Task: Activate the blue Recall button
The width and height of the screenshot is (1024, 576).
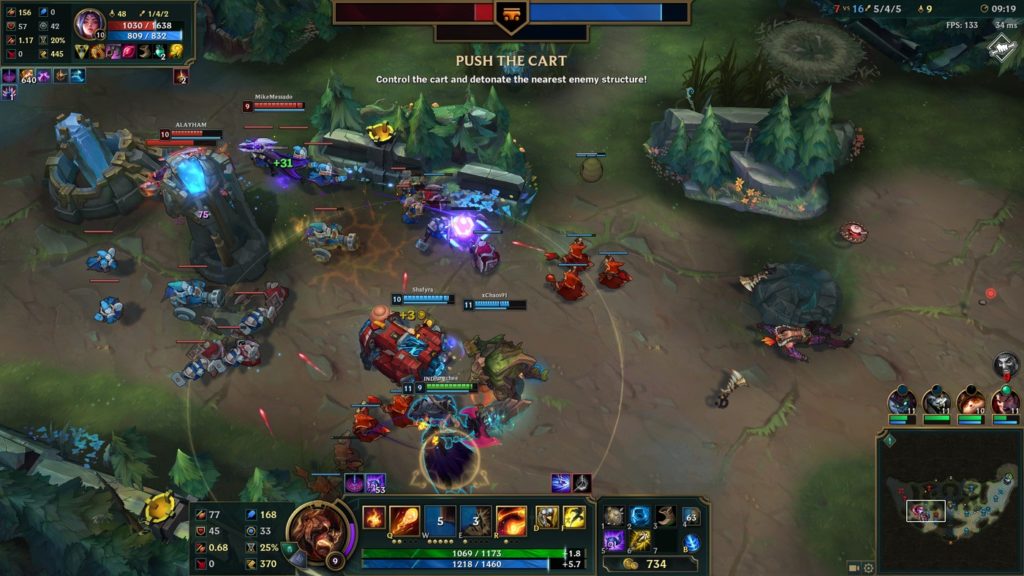Action: [x=691, y=542]
